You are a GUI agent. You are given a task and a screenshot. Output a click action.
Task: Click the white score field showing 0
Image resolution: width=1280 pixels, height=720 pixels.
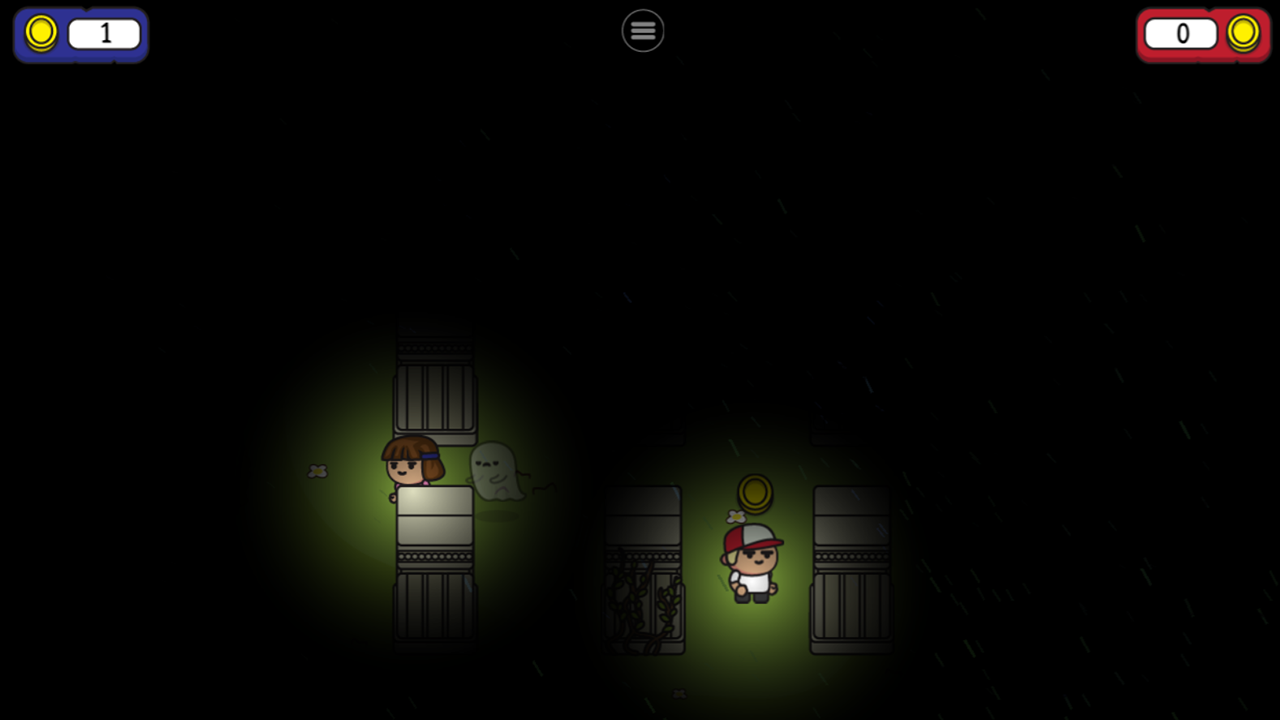tap(1181, 33)
